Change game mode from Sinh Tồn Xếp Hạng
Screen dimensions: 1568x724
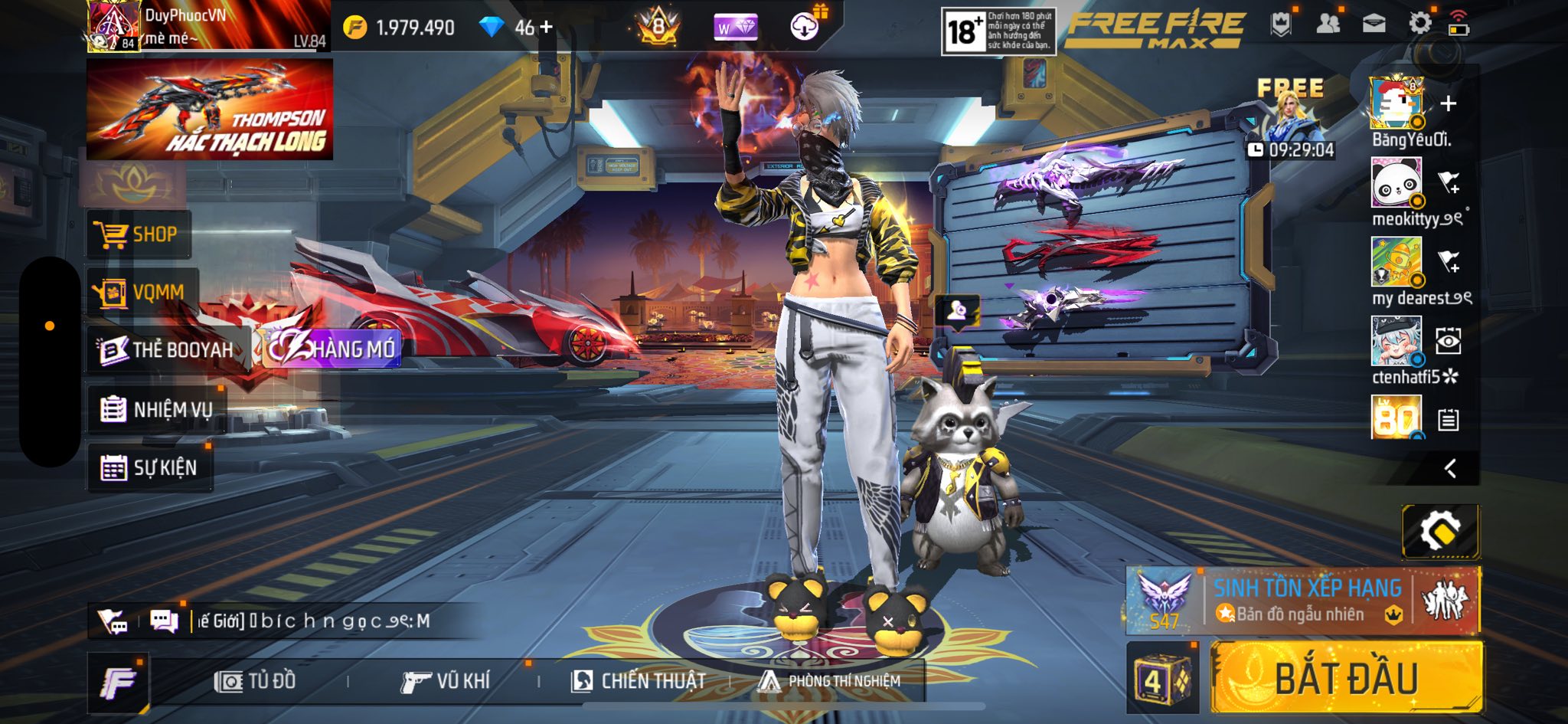[1302, 601]
